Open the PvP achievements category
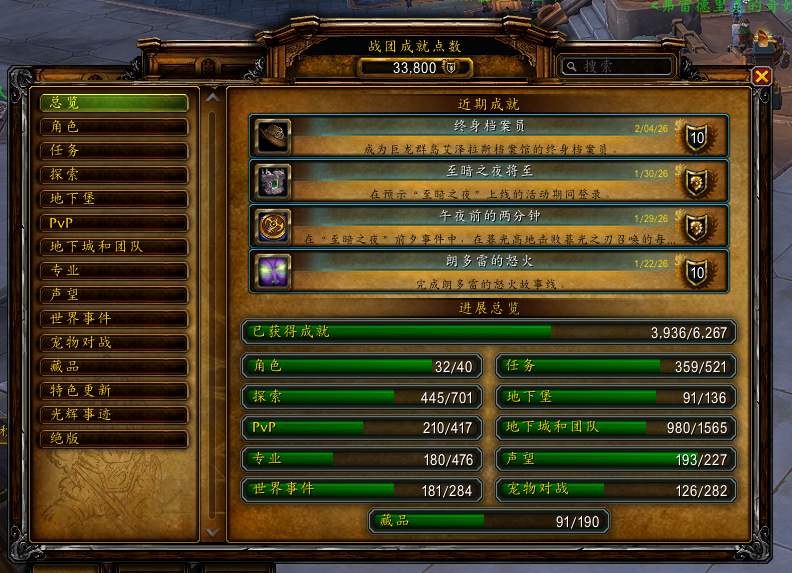The width and height of the screenshot is (792, 573). click(x=113, y=223)
